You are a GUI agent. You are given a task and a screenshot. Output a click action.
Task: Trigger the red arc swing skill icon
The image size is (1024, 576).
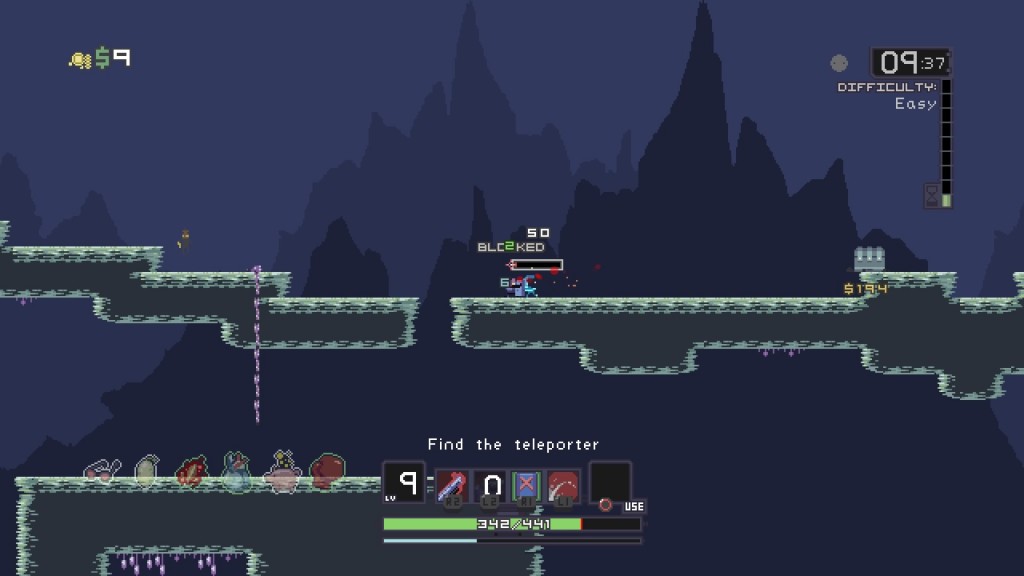(564, 485)
